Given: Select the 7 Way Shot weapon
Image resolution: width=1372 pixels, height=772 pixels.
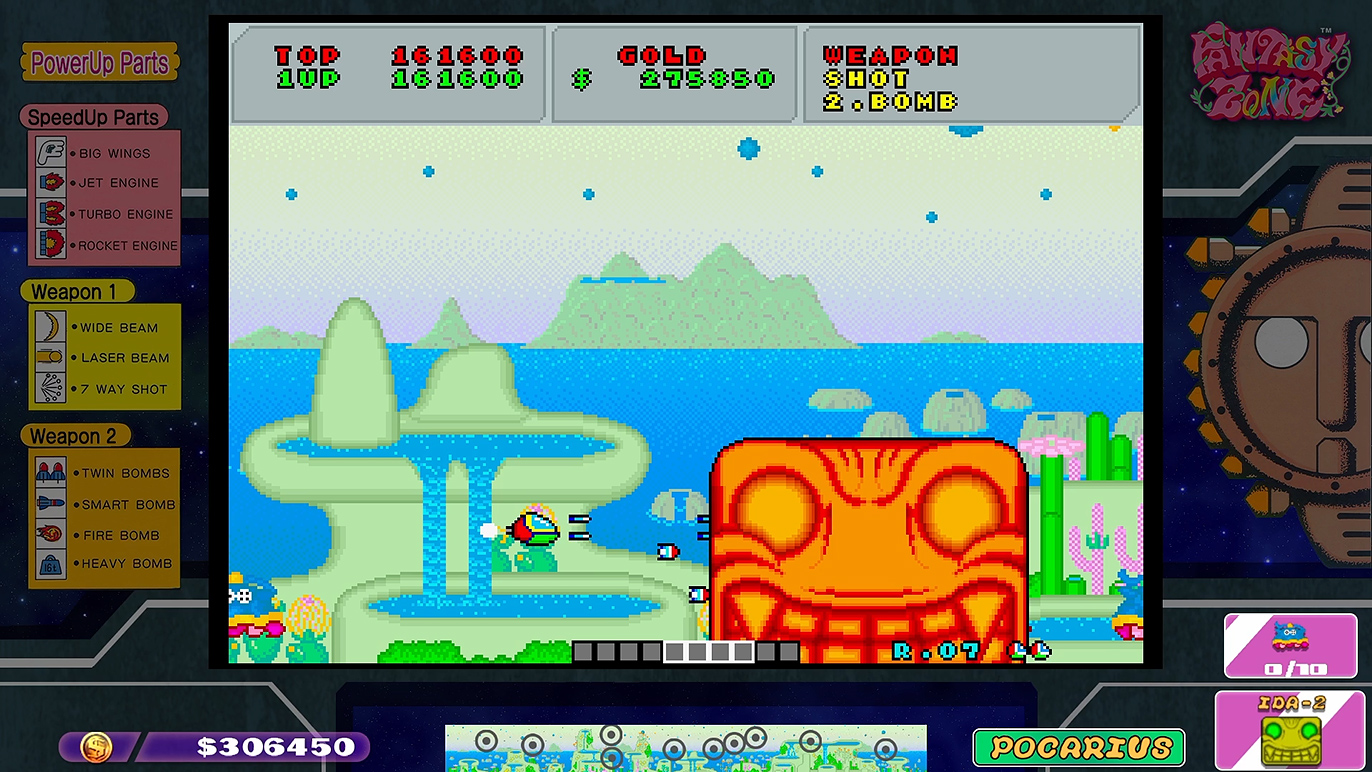Looking at the screenshot, I should [105, 389].
